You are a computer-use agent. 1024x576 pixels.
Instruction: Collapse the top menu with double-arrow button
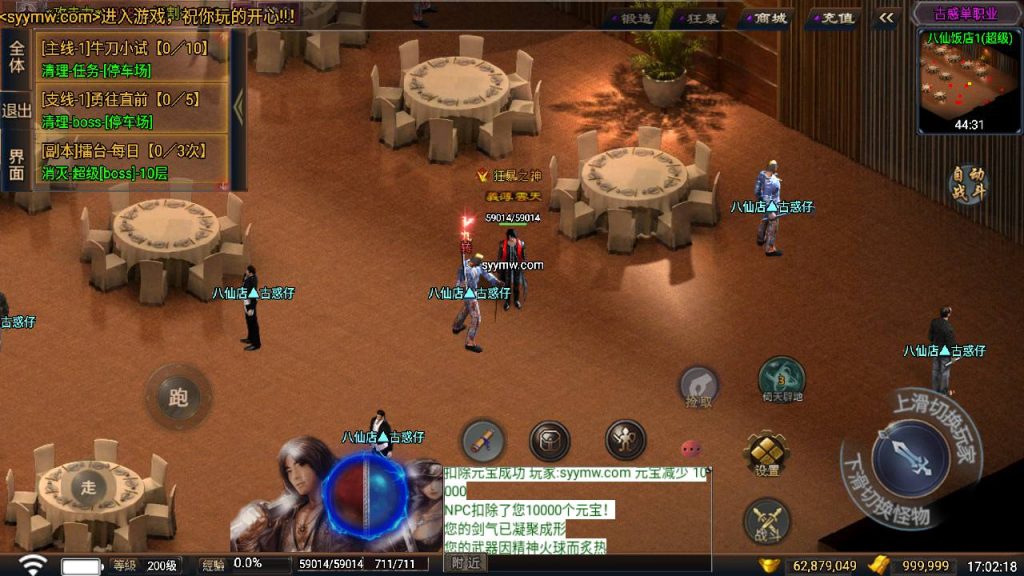pos(886,18)
